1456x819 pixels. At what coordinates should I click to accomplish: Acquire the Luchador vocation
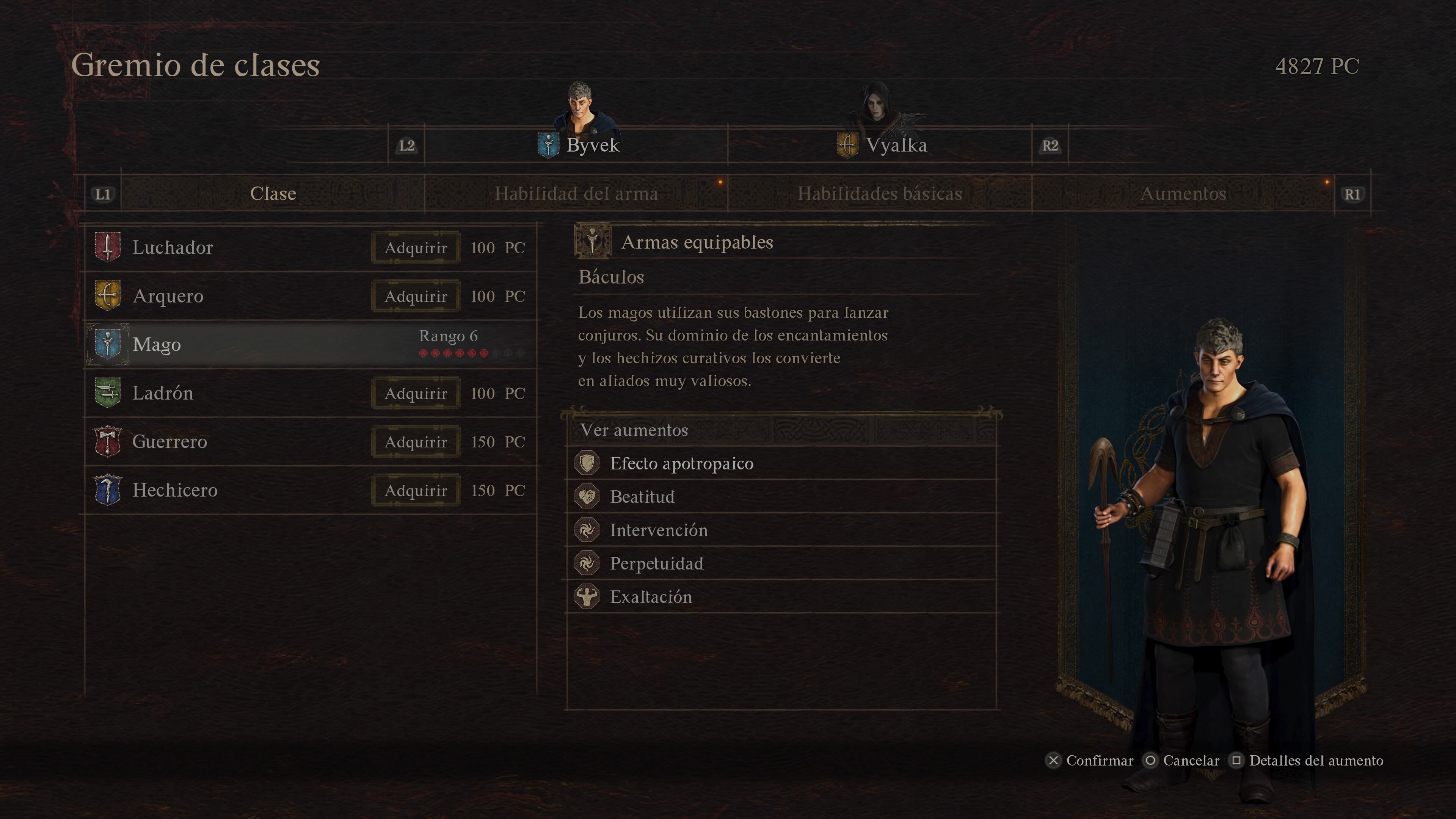pos(416,248)
